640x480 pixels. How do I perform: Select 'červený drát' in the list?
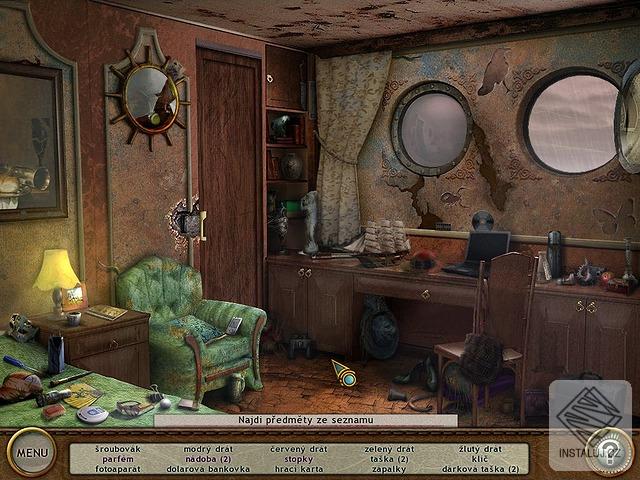click(295, 449)
